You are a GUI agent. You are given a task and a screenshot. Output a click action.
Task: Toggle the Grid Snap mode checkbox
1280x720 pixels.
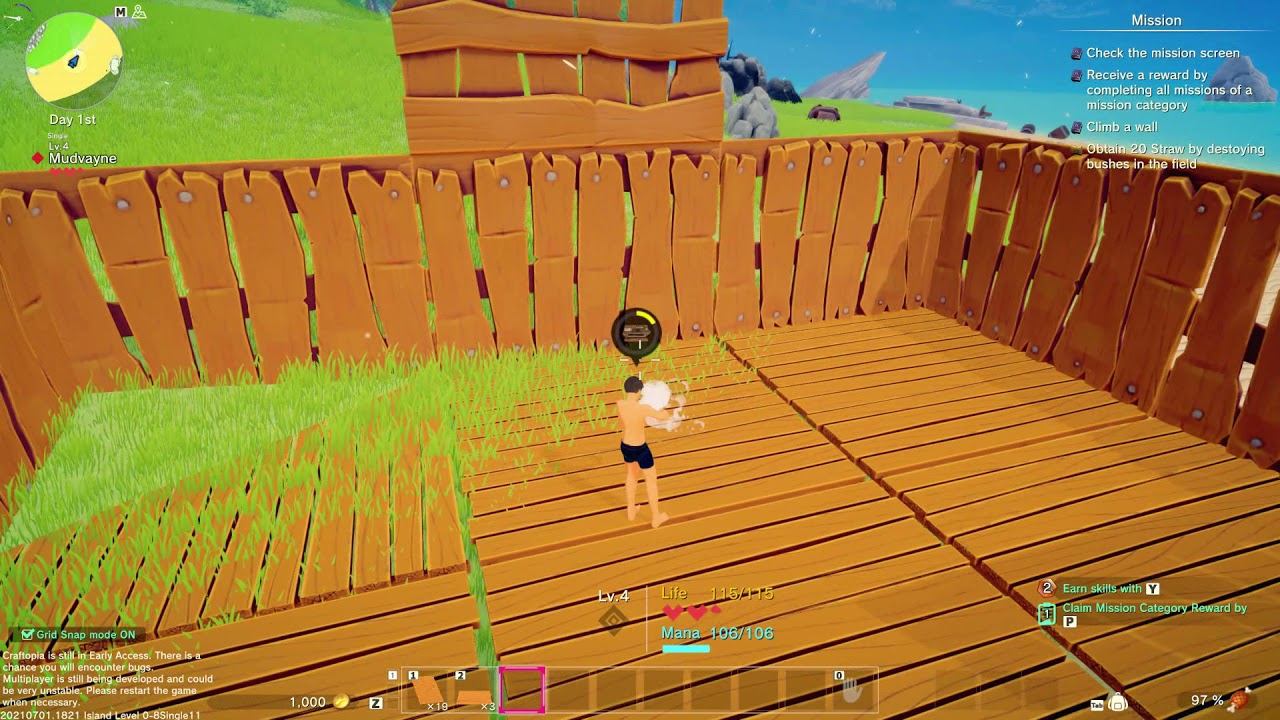27,635
